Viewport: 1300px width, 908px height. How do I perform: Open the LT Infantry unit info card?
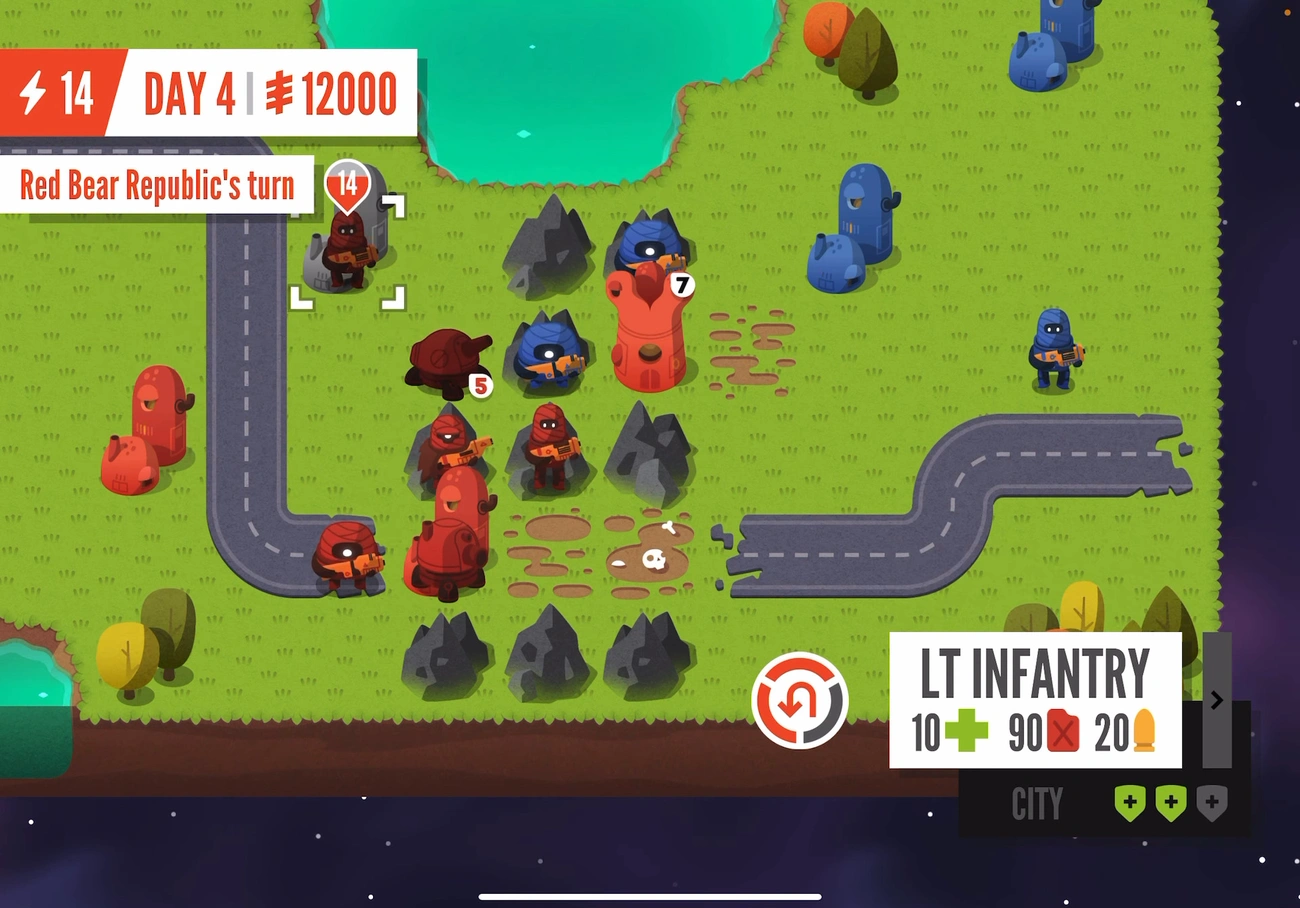(1035, 700)
